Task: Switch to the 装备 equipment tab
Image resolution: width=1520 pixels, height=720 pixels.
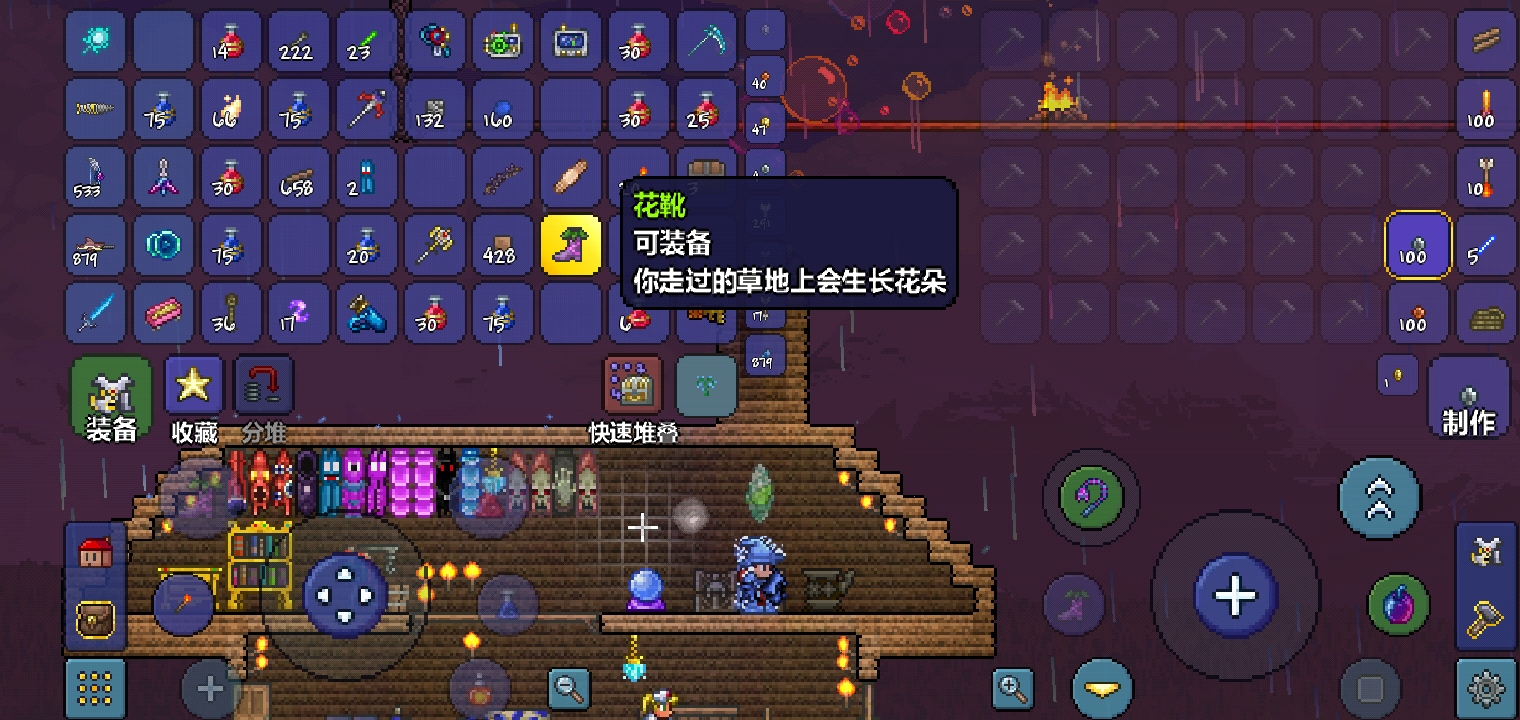Action: (110, 395)
